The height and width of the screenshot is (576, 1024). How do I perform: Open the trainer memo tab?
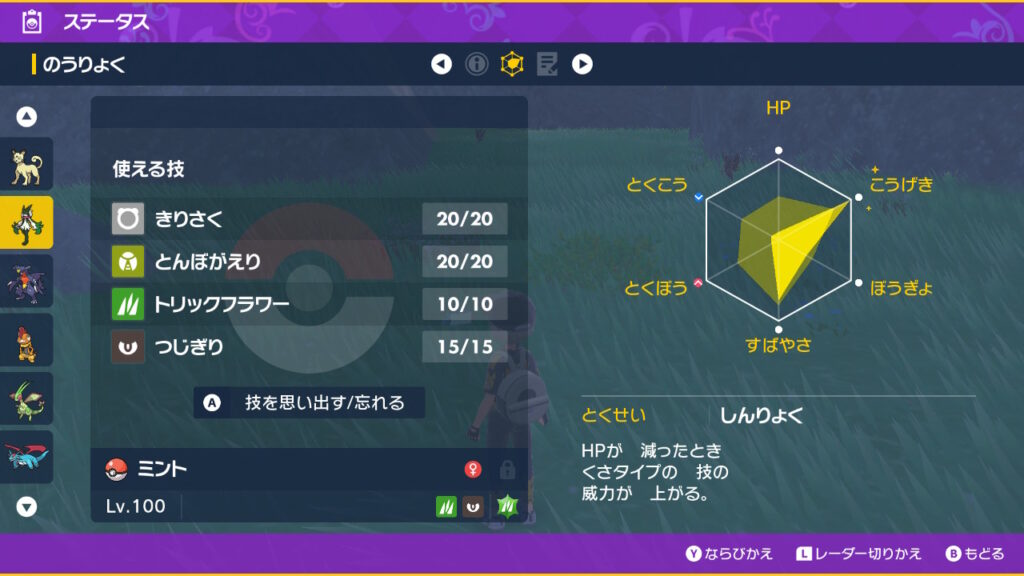pos(547,65)
